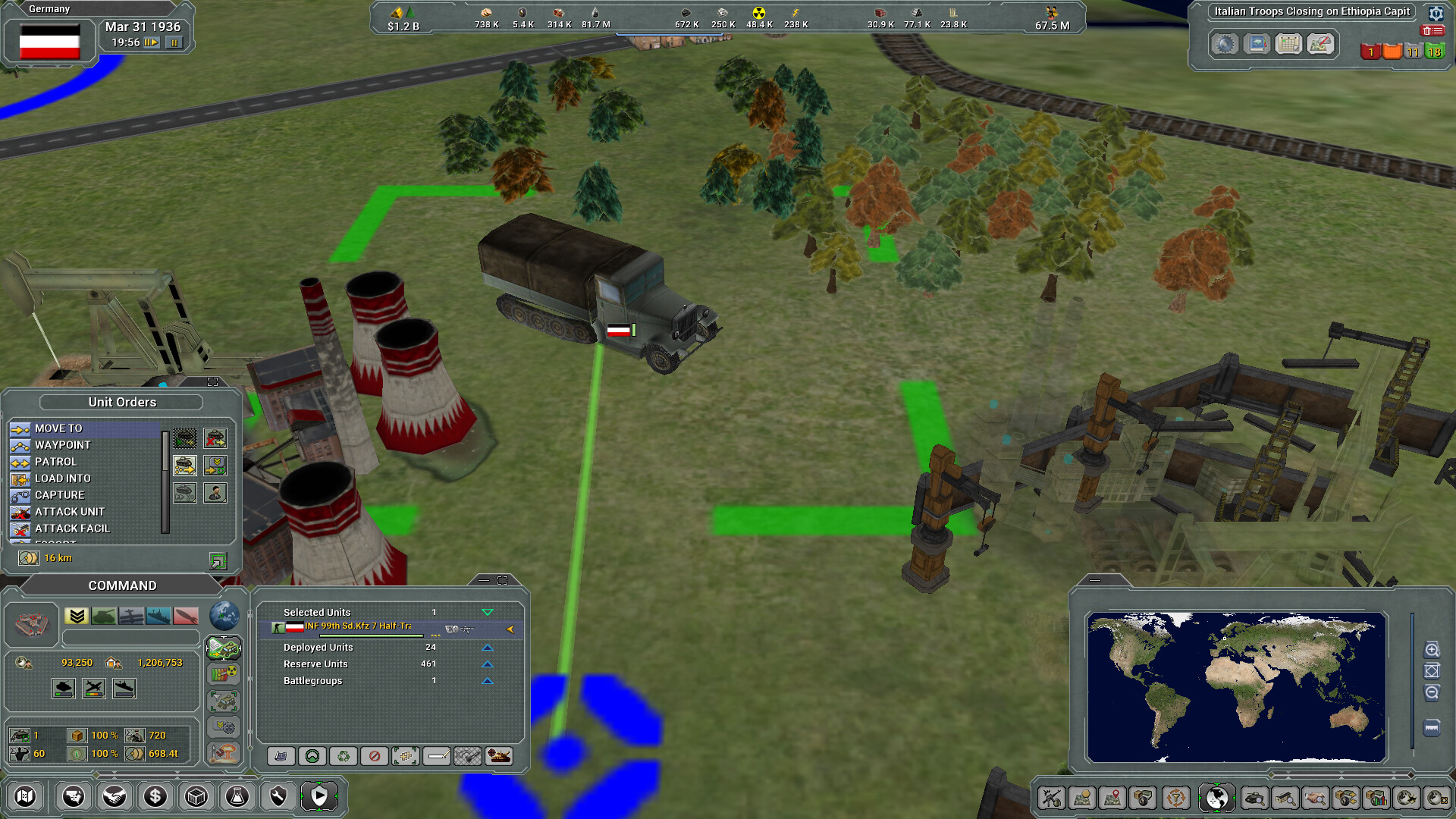The width and height of the screenshot is (1456, 819).
Task: Expand the Reserve Units section
Action: [488, 664]
